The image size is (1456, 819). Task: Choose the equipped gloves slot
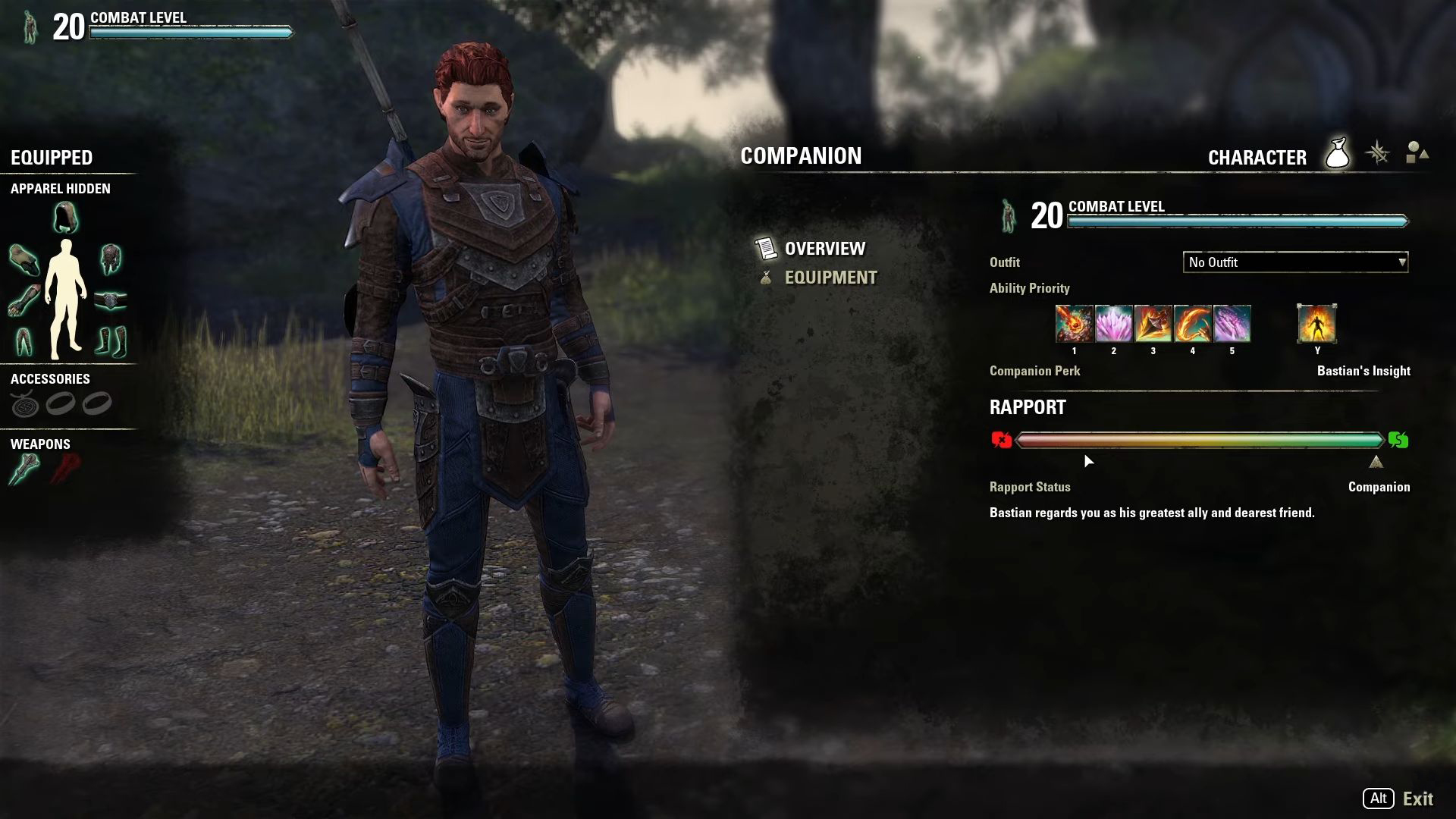click(24, 300)
